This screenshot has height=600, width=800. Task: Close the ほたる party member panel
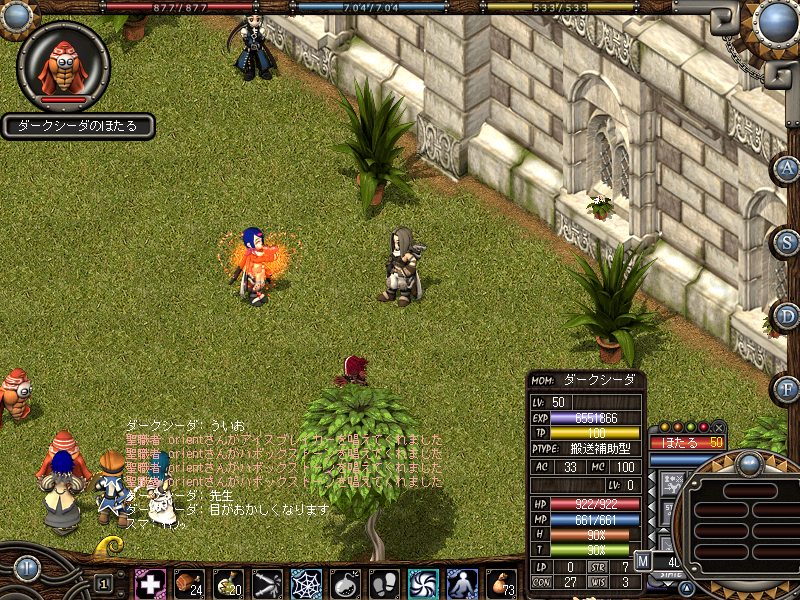(719, 428)
